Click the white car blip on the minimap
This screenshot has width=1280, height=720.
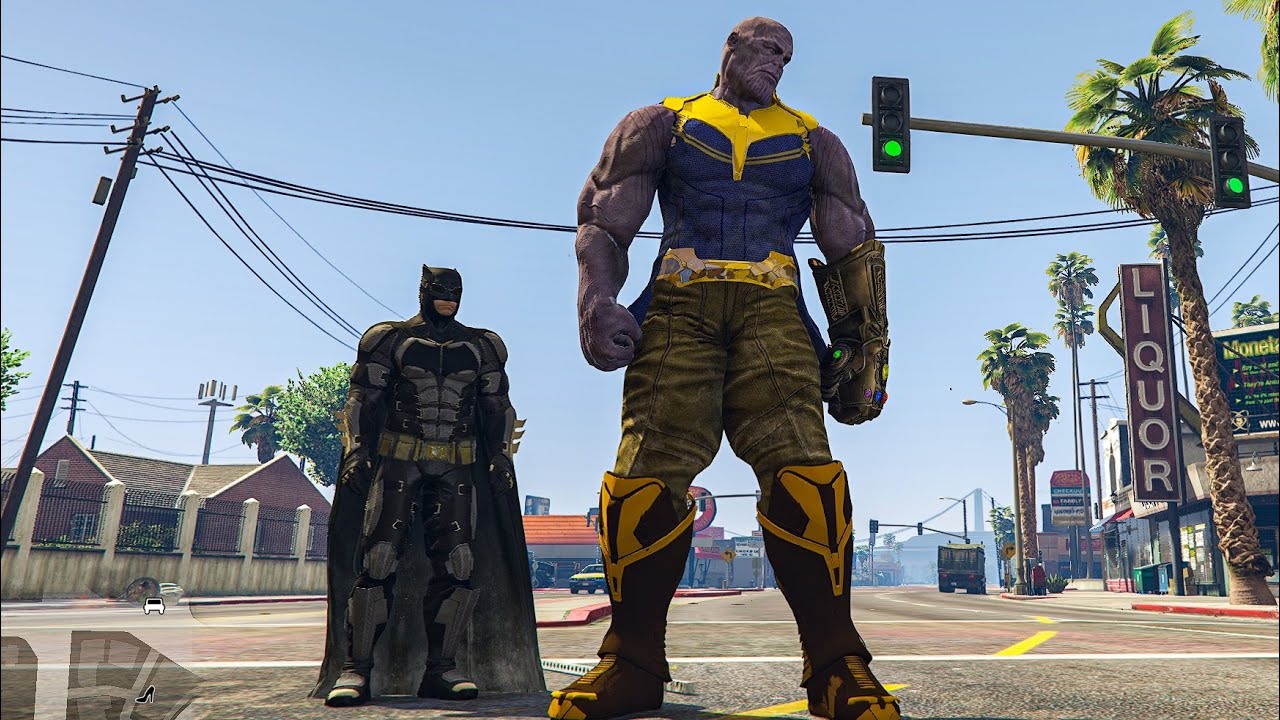pos(154,605)
